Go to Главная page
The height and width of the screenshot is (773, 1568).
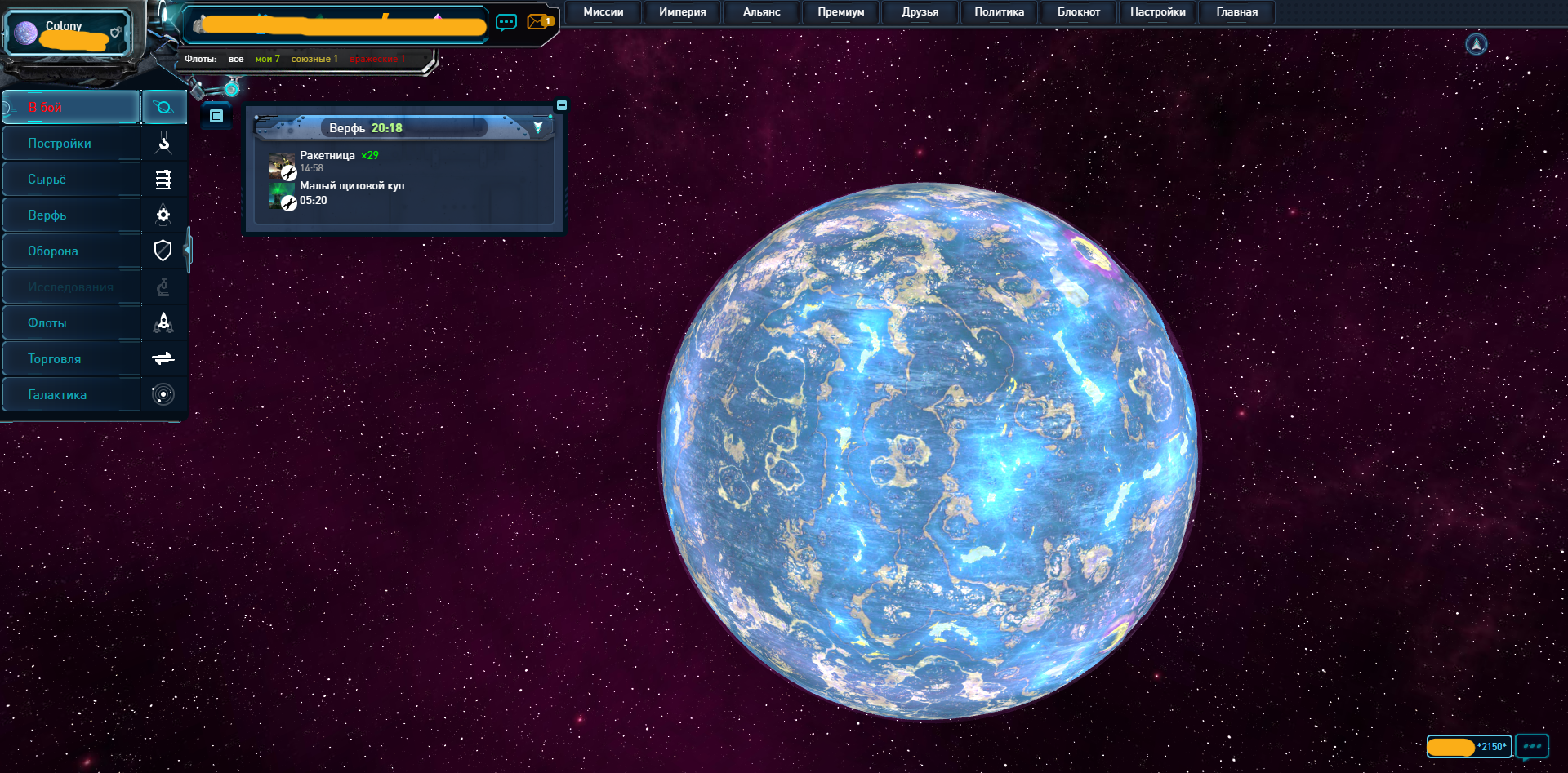click(x=1236, y=12)
